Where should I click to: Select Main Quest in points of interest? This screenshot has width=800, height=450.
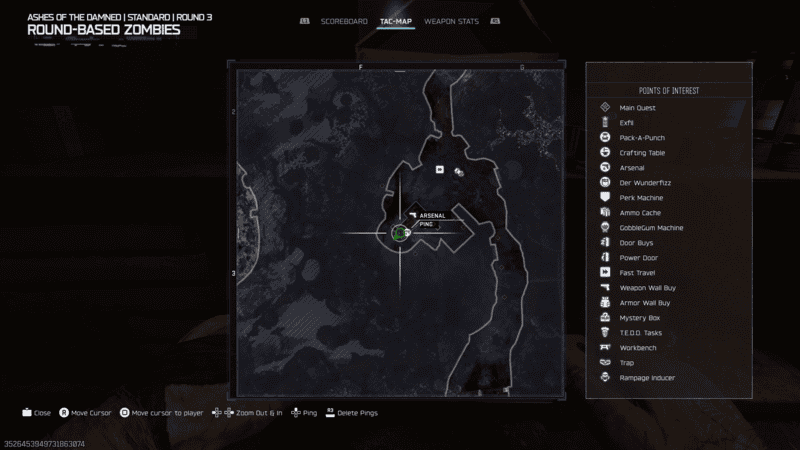[637, 108]
